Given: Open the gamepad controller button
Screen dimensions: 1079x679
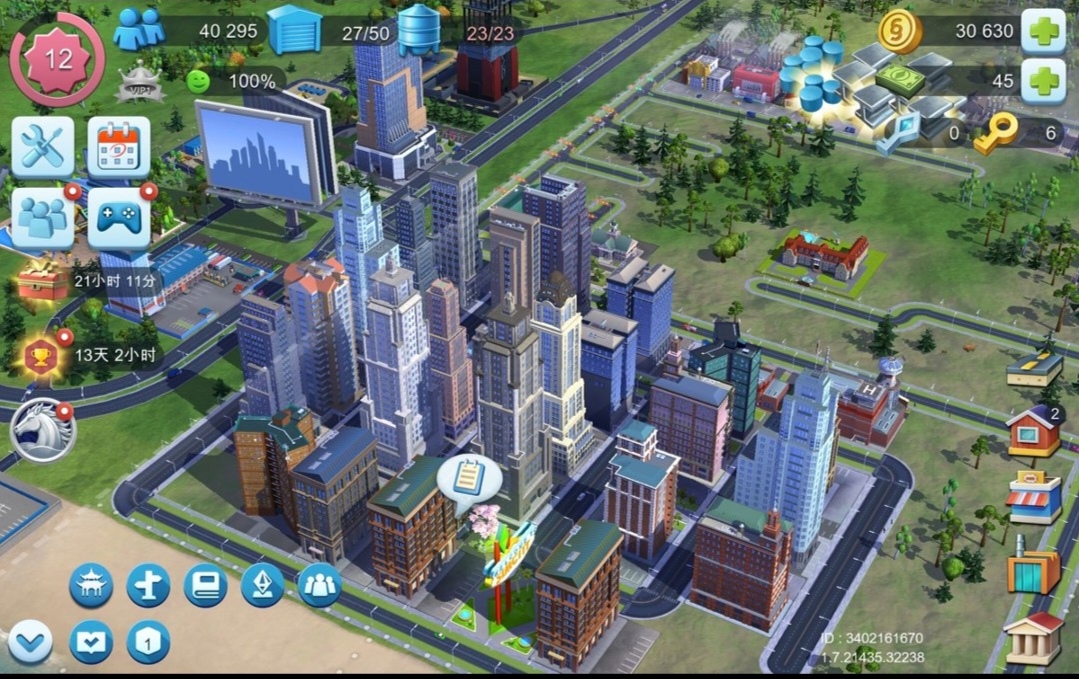Looking at the screenshot, I should [119, 218].
